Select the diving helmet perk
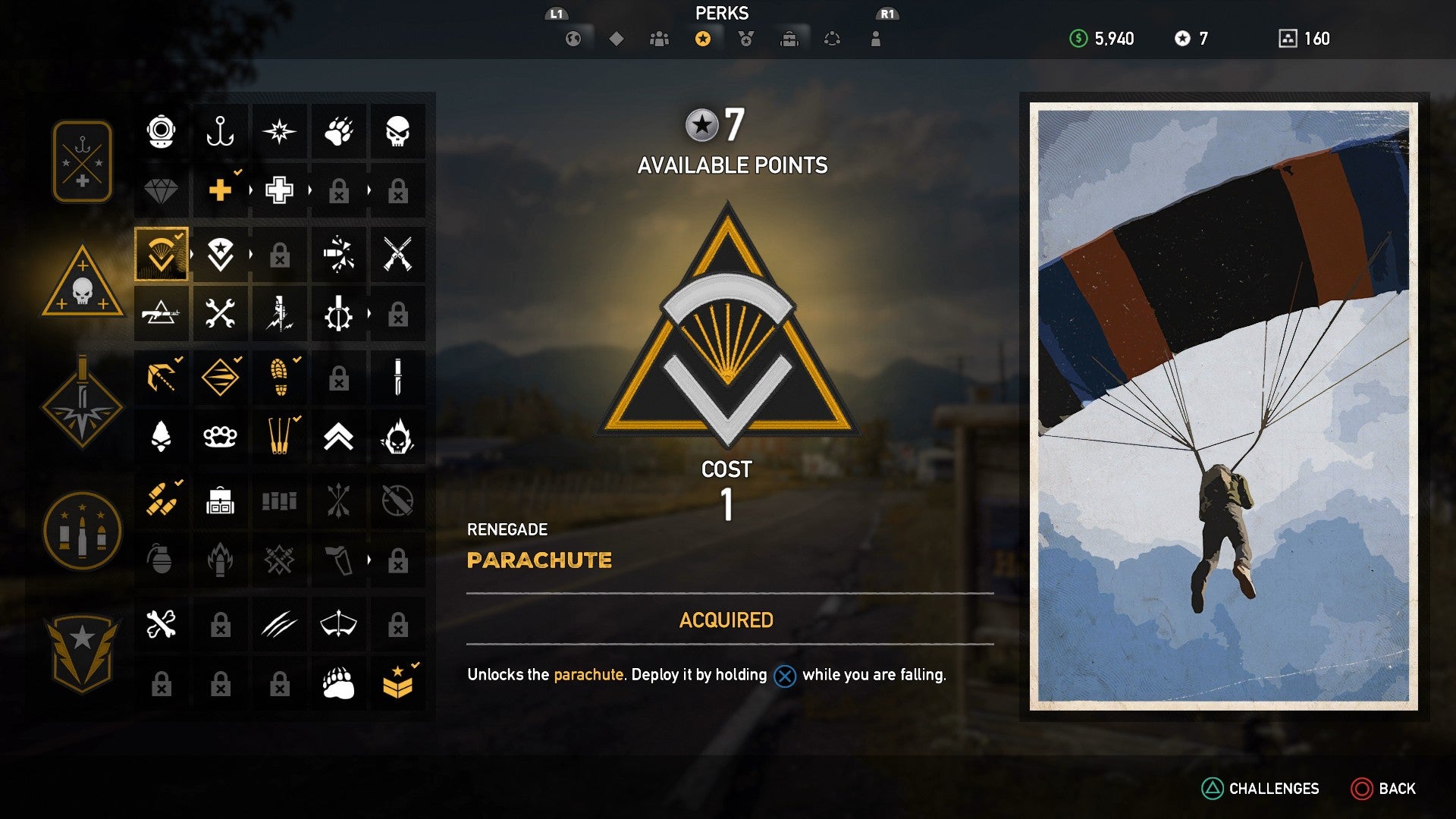This screenshot has width=1456, height=819. coord(160,132)
